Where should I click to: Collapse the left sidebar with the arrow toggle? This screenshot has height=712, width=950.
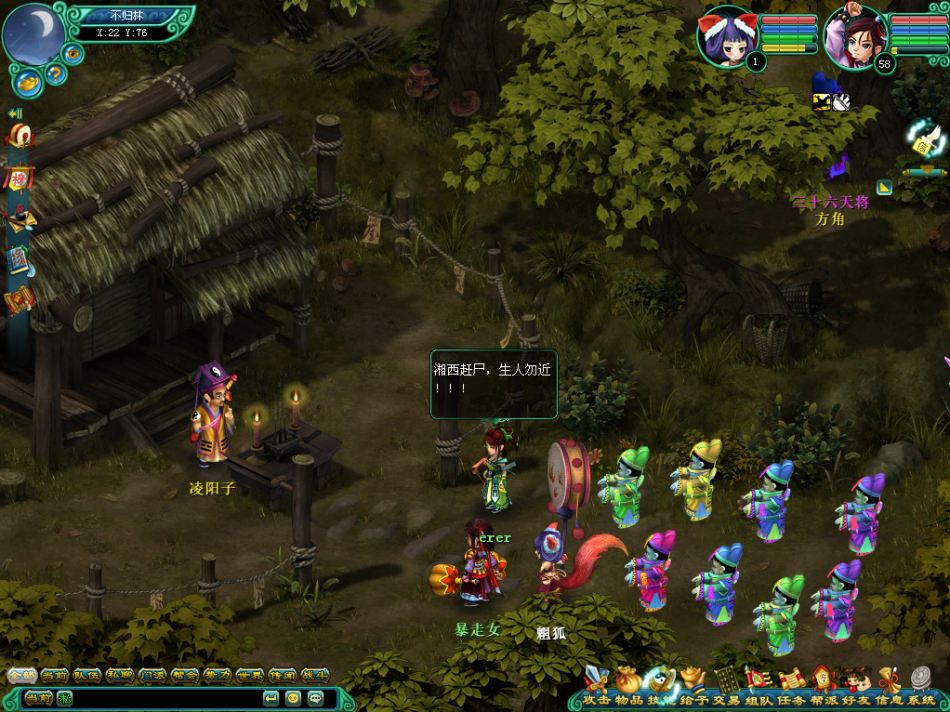click(x=16, y=114)
